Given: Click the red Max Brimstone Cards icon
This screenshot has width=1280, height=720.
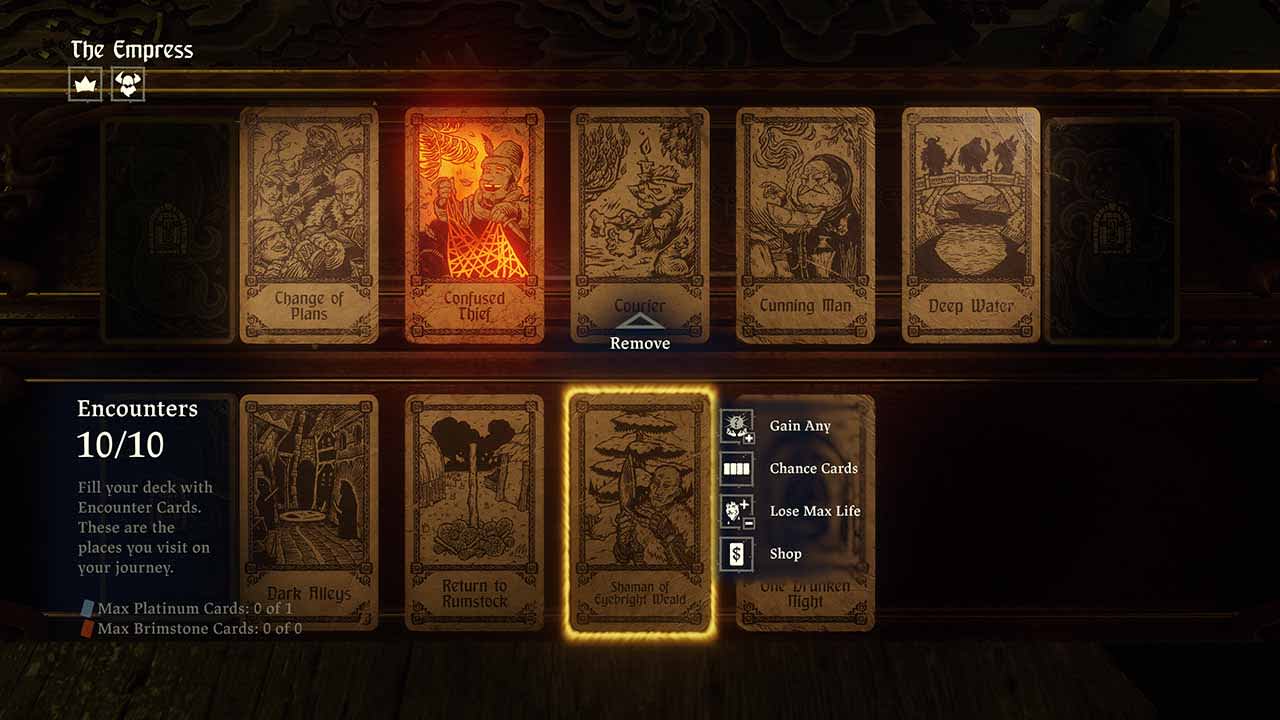Looking at the screenshot, I should point(88,628).
